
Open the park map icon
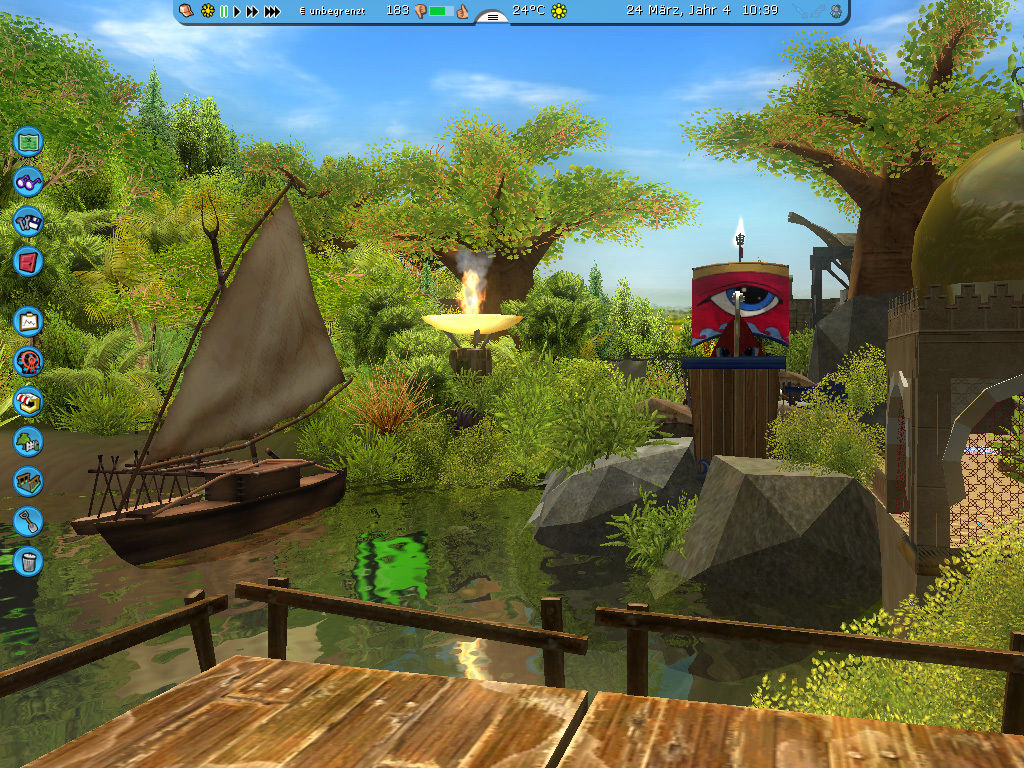click(x=28, y=140)
